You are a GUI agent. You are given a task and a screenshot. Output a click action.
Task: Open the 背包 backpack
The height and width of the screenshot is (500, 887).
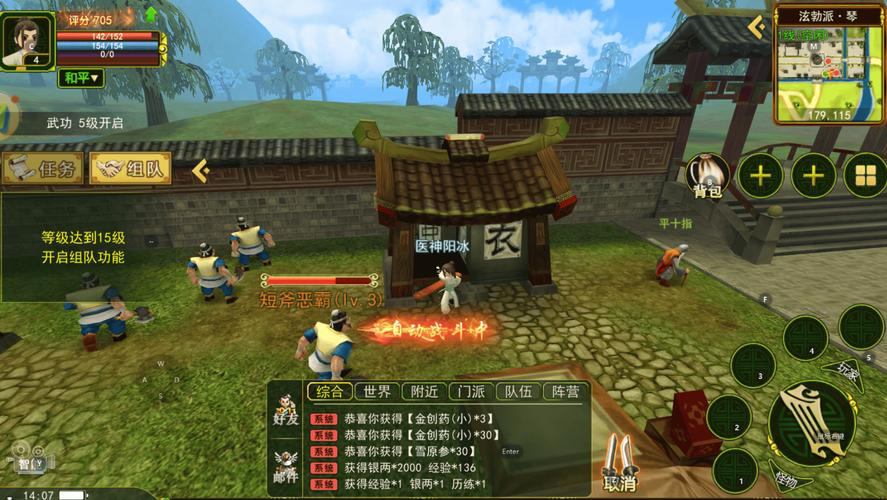tap(708, 177)
